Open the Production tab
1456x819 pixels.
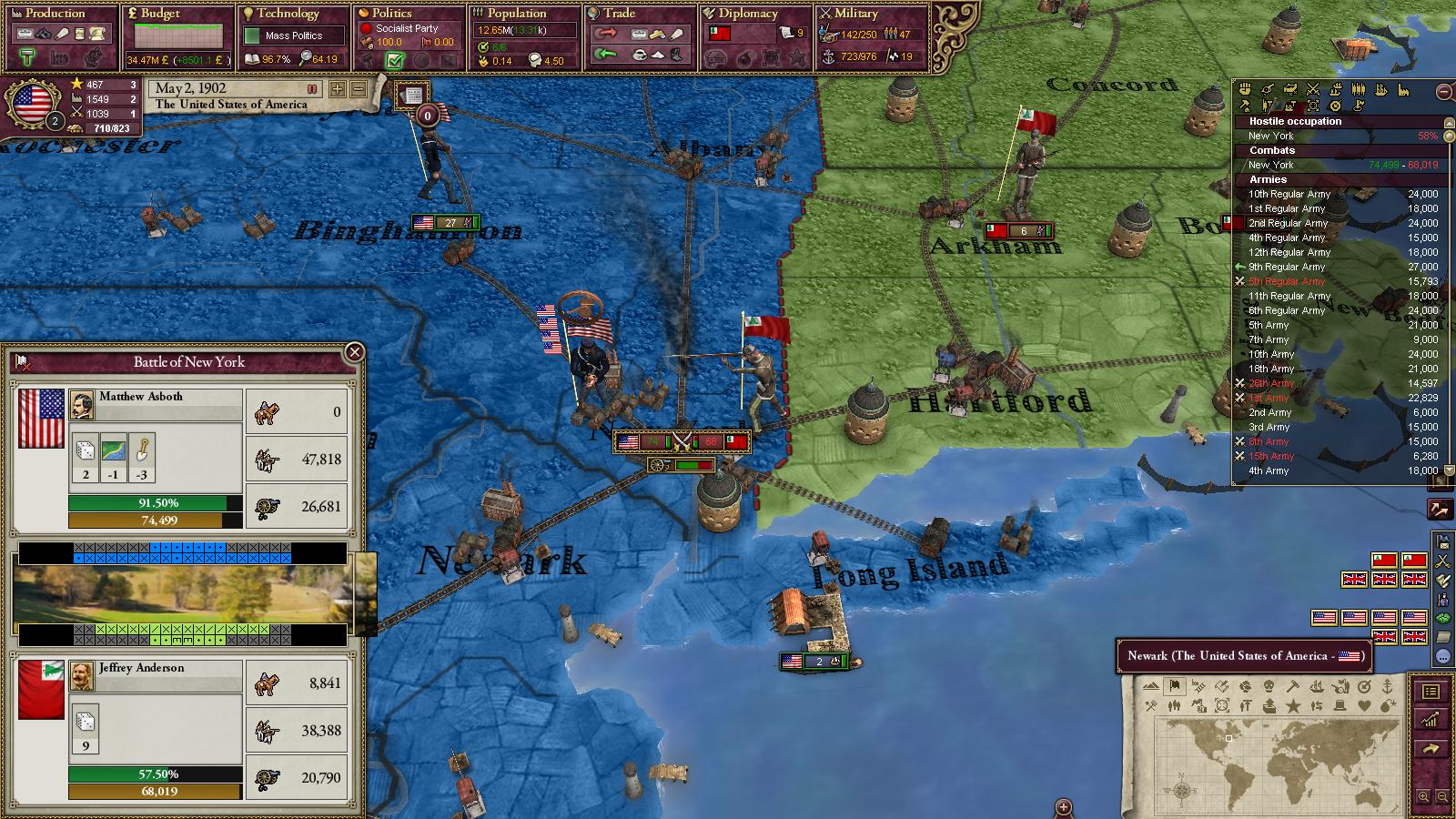tap(55, 14)
